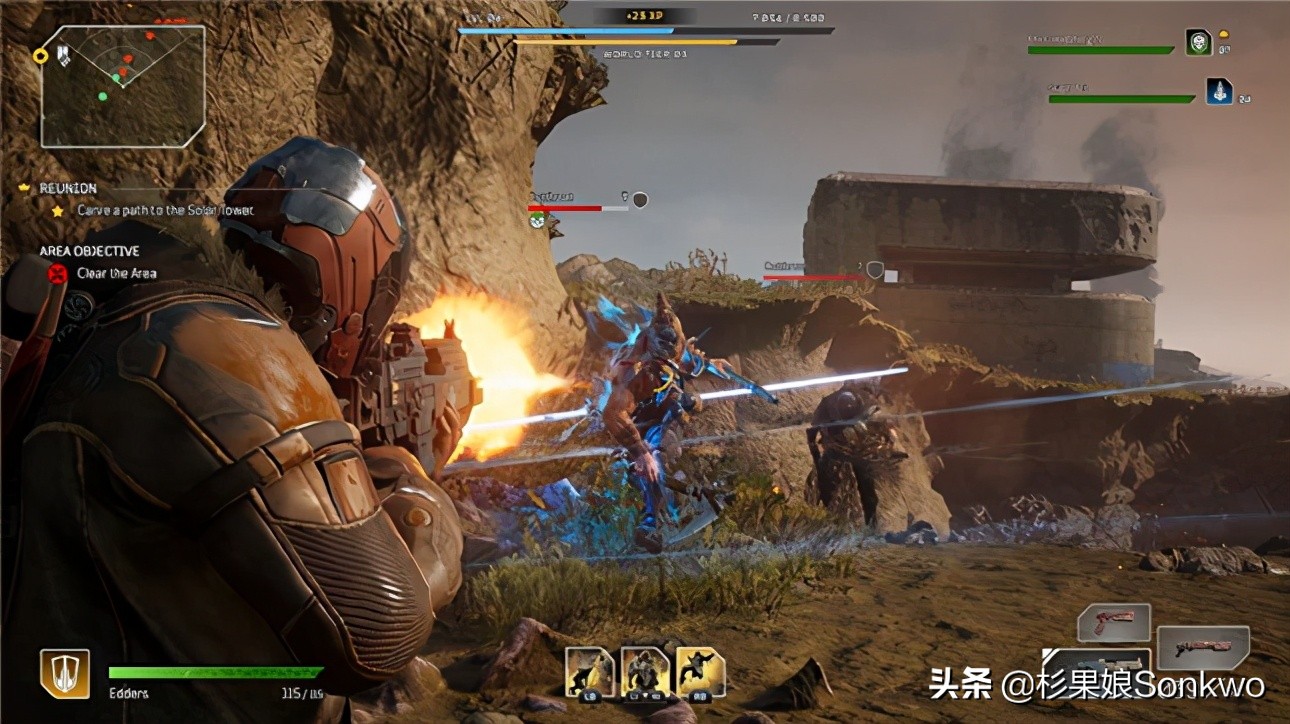
Task: Expand the REUNION quest tracker
Action: click(x=67, y=188)
